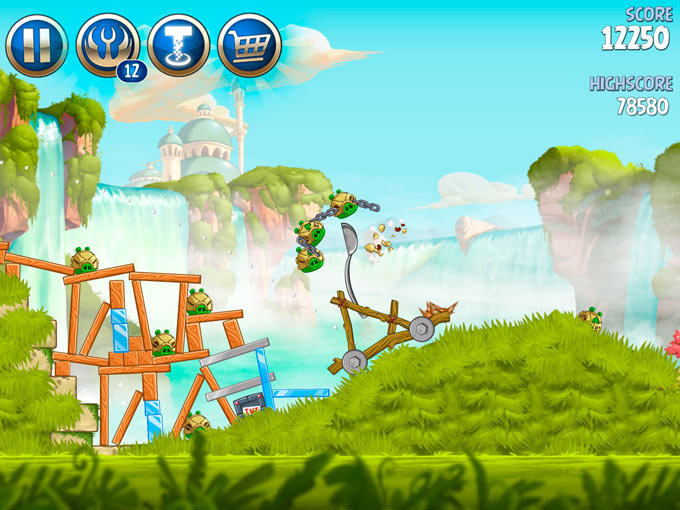680x510 pixels.
Task: Activate the telepod button
Action: (178, 45)
